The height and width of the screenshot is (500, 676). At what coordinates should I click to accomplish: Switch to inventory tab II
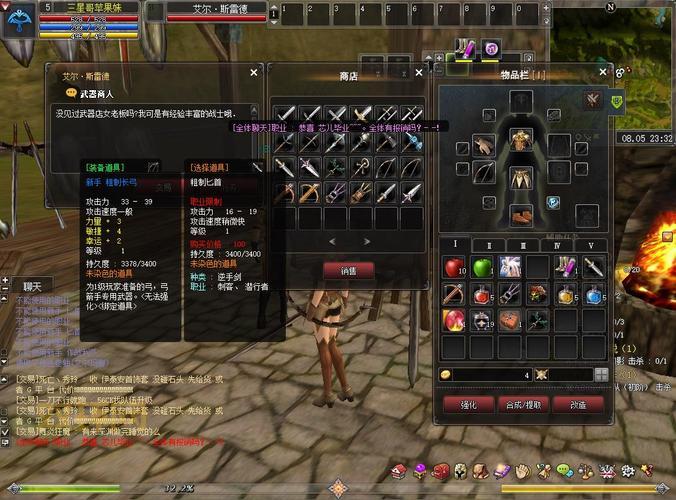[x=490, y=245]
